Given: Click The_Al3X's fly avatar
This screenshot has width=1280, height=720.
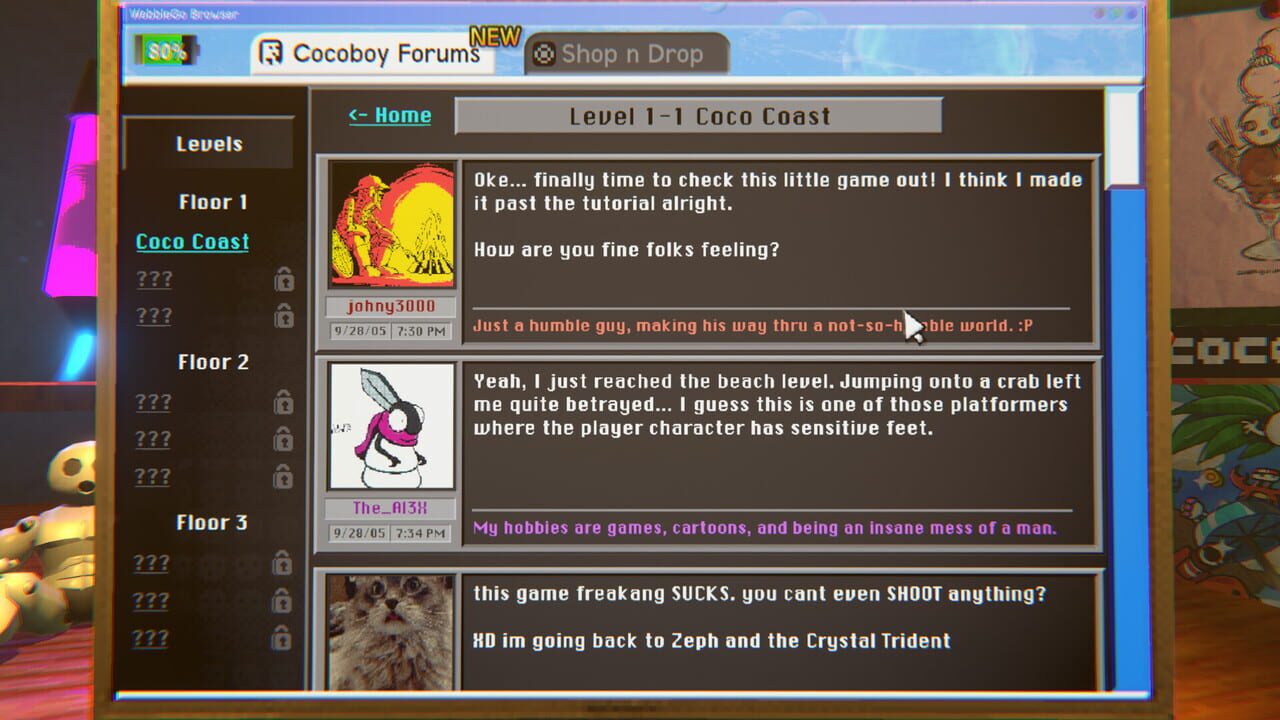Looking at the screenshot, I should [389, 425].
